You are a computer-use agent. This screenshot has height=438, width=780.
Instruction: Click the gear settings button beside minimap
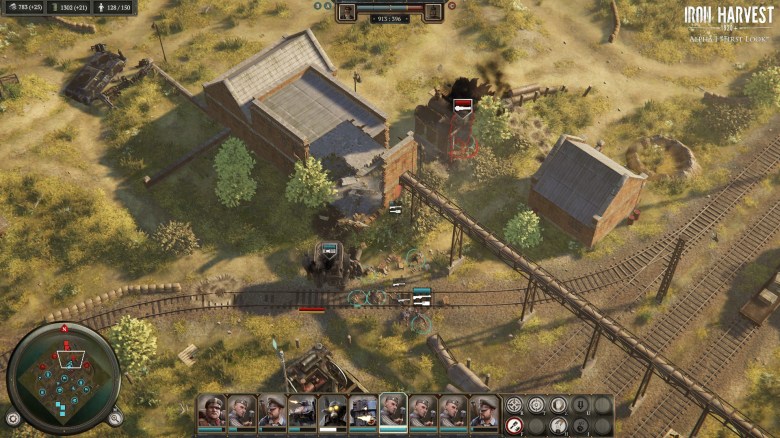[x=12, y=419]
